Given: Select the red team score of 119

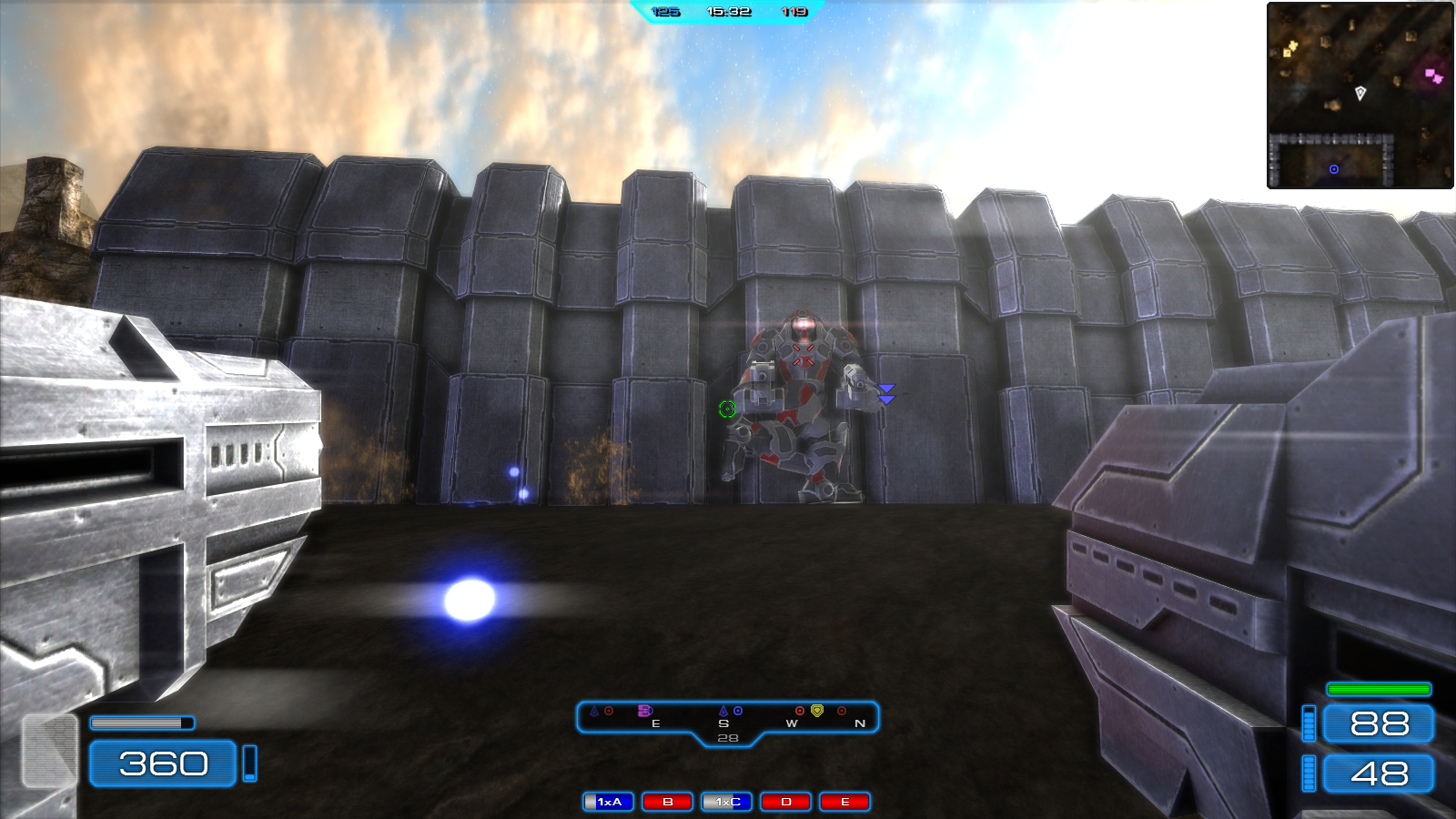Looking at the screenshot, I should click(x=793, y=13).
